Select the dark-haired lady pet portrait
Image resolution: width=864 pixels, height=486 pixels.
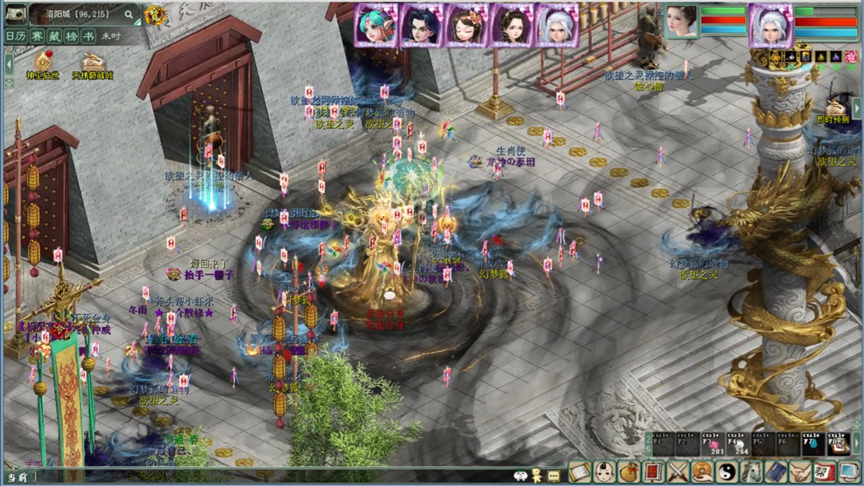point(680,23)
